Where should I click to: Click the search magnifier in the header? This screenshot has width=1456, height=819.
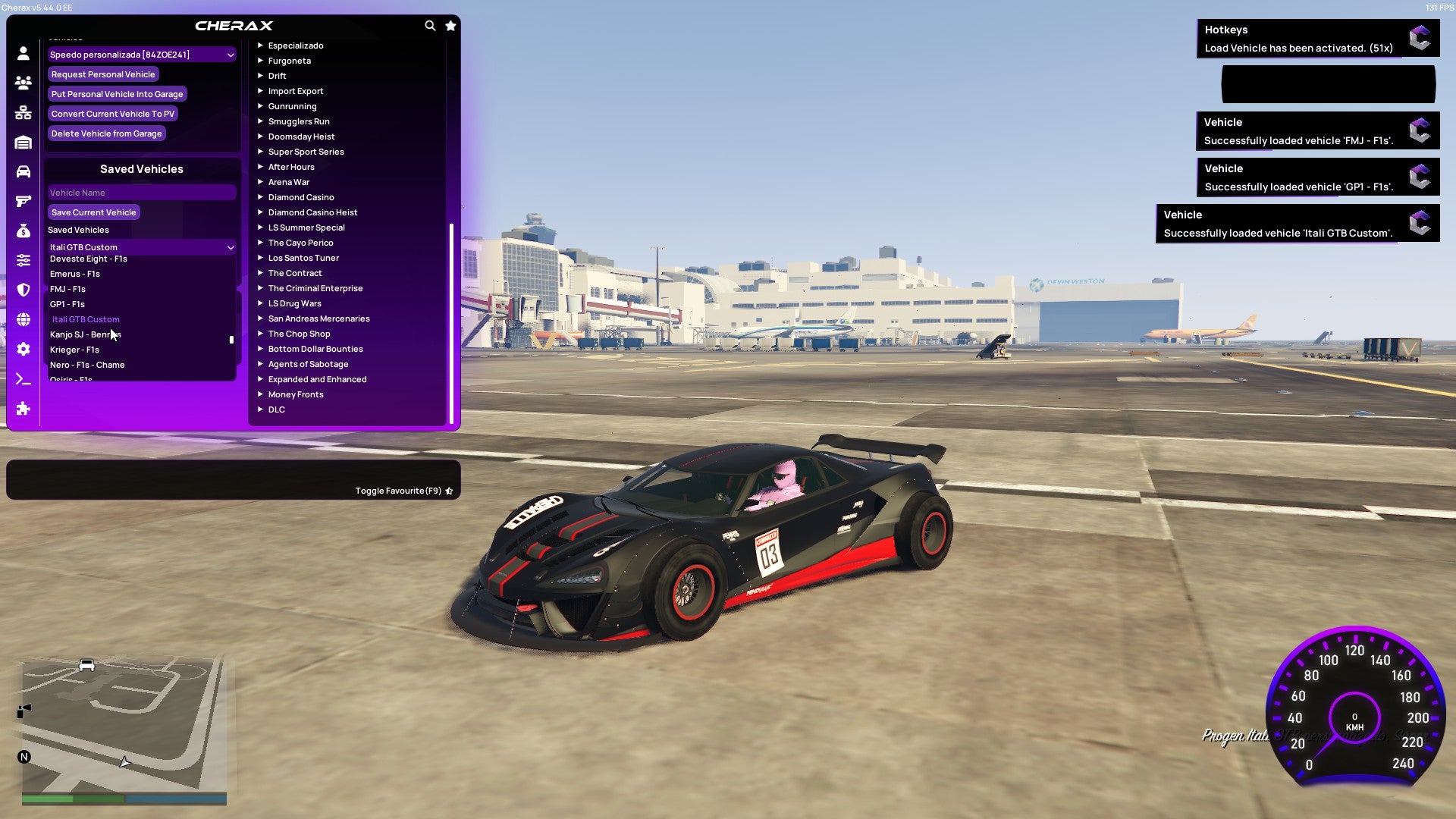tap(430, 25)
